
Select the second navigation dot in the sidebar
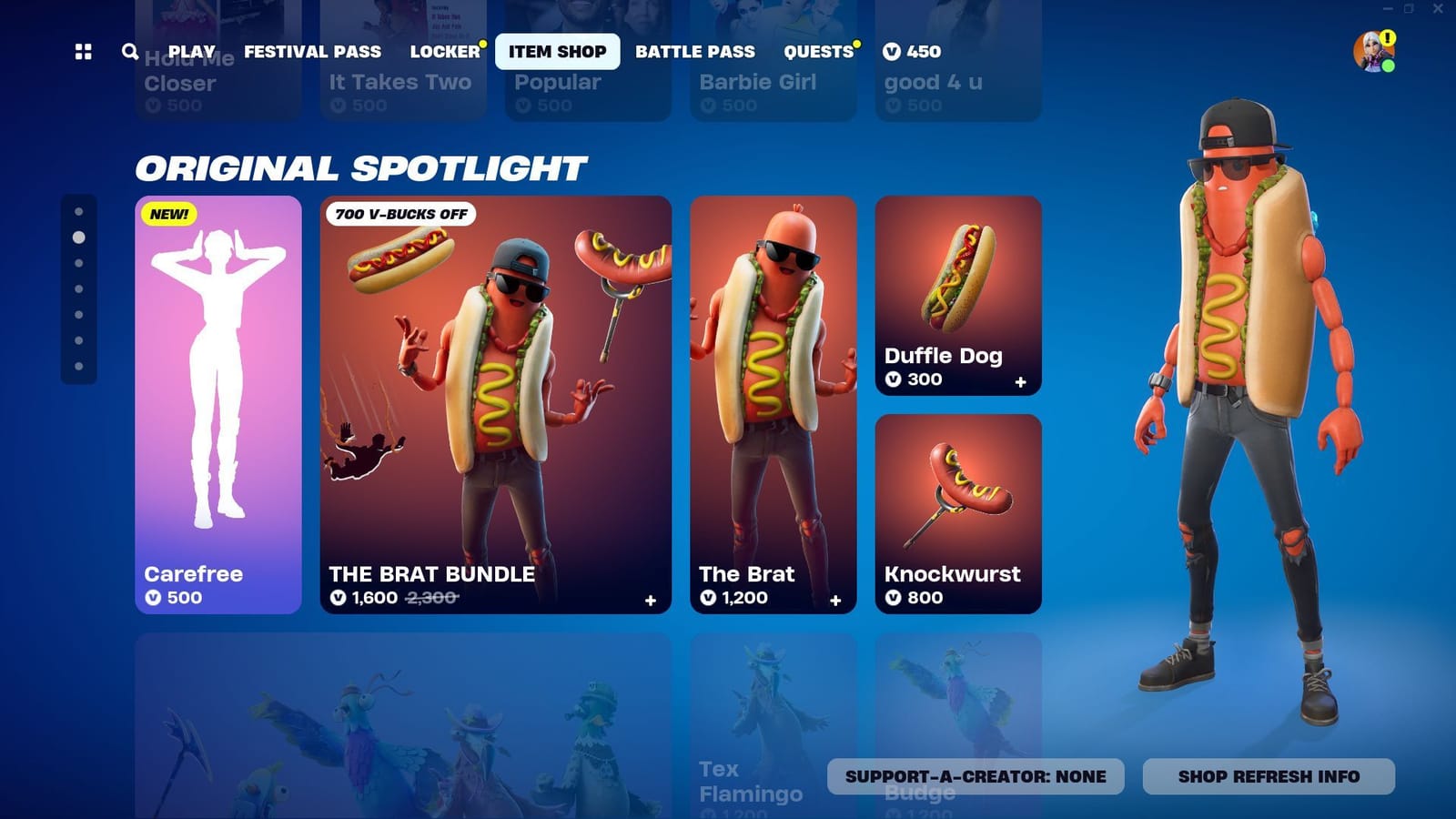coord(78,237)
